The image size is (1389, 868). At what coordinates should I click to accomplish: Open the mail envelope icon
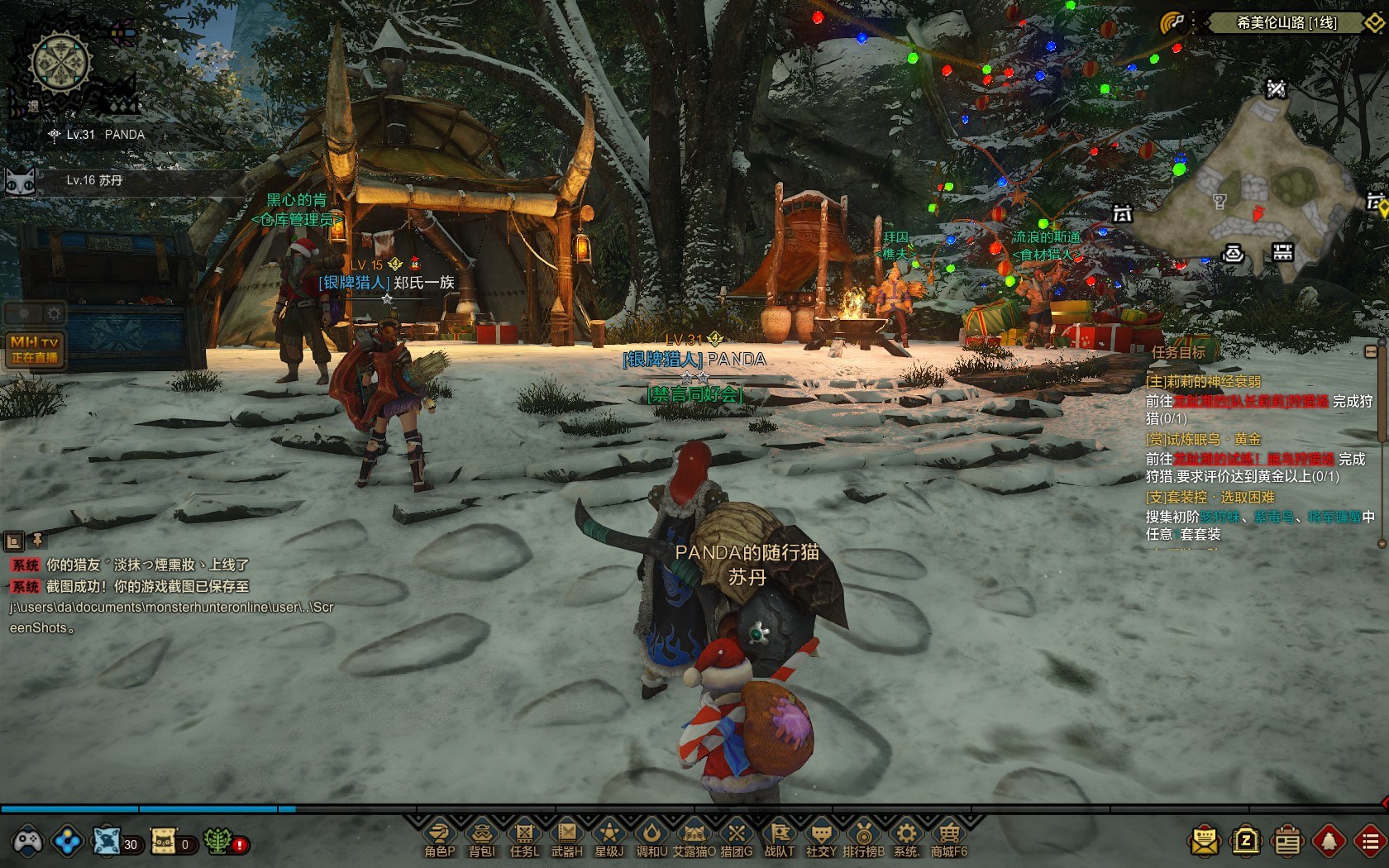coord(1205,842)
